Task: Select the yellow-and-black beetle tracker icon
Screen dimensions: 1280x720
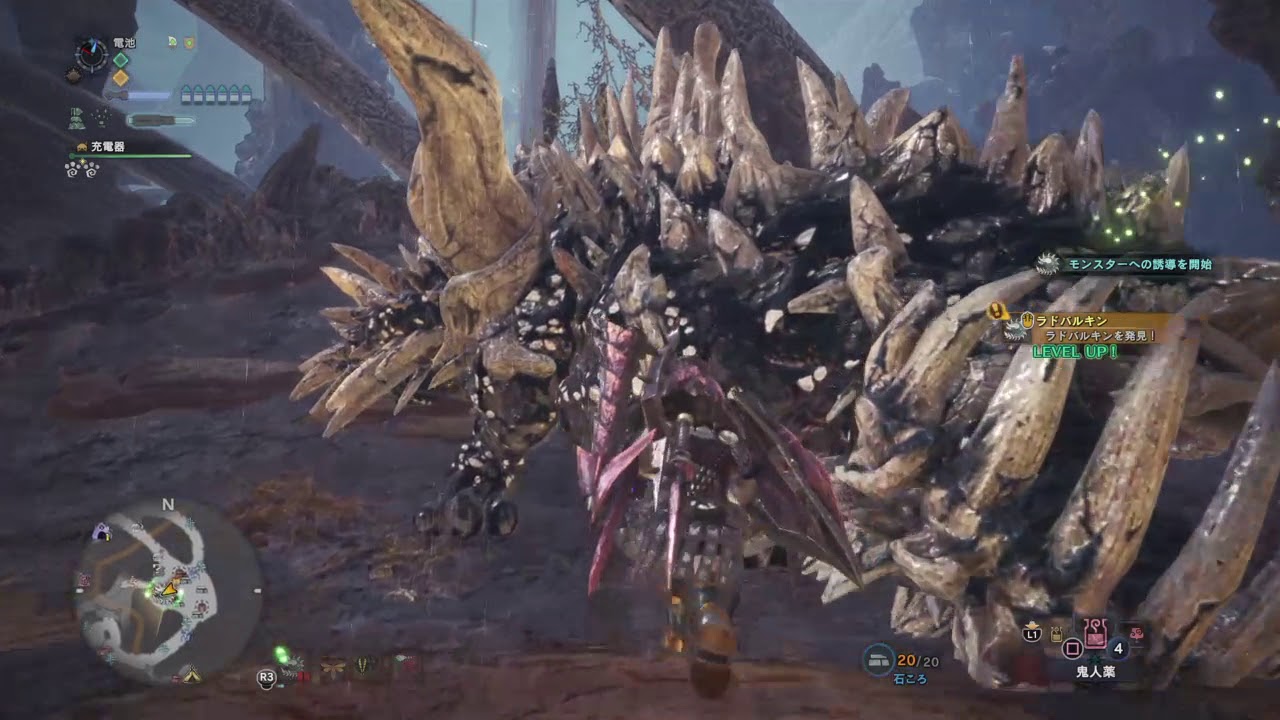Action: pos(364,664)
